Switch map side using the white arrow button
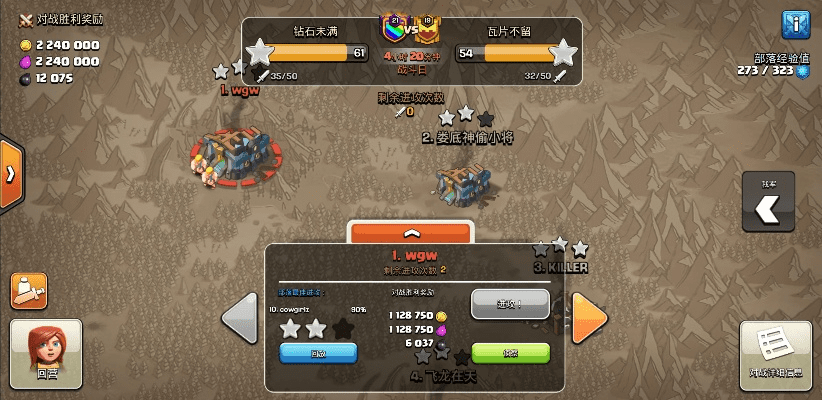Image resolution: width=822 pixels, height=400 pixels. click(x=768, y=208)
